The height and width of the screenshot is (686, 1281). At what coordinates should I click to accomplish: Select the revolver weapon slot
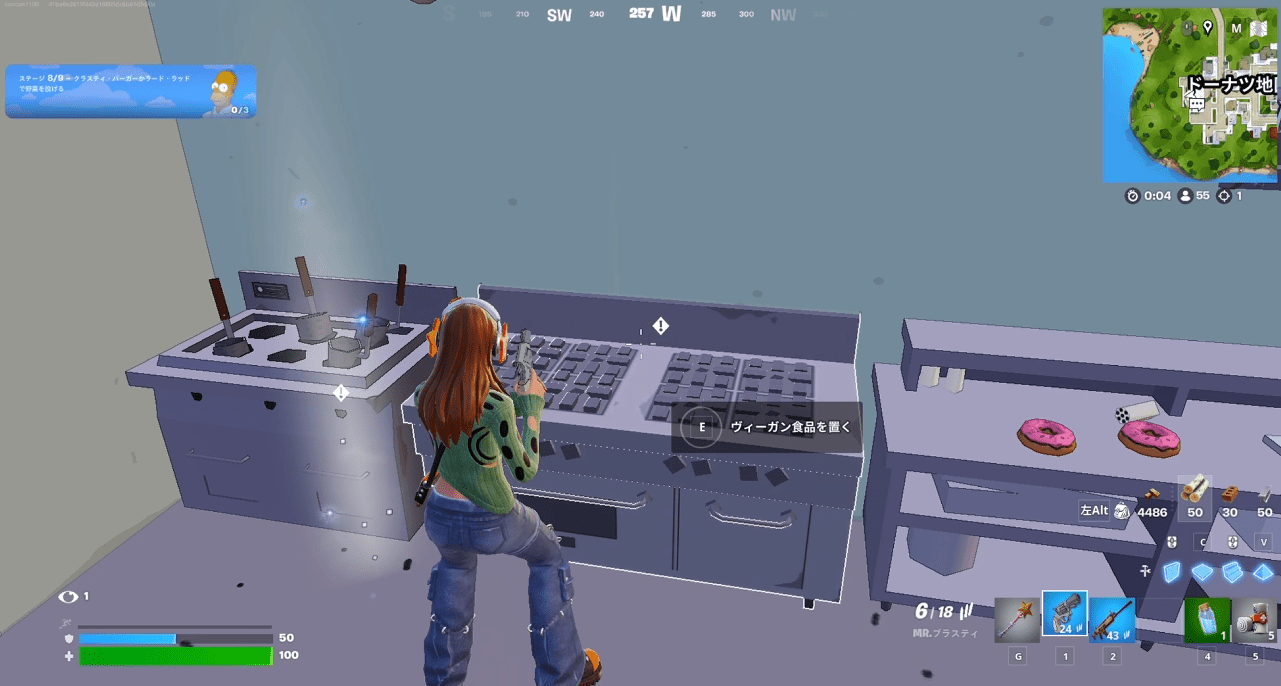(1064, 614)
